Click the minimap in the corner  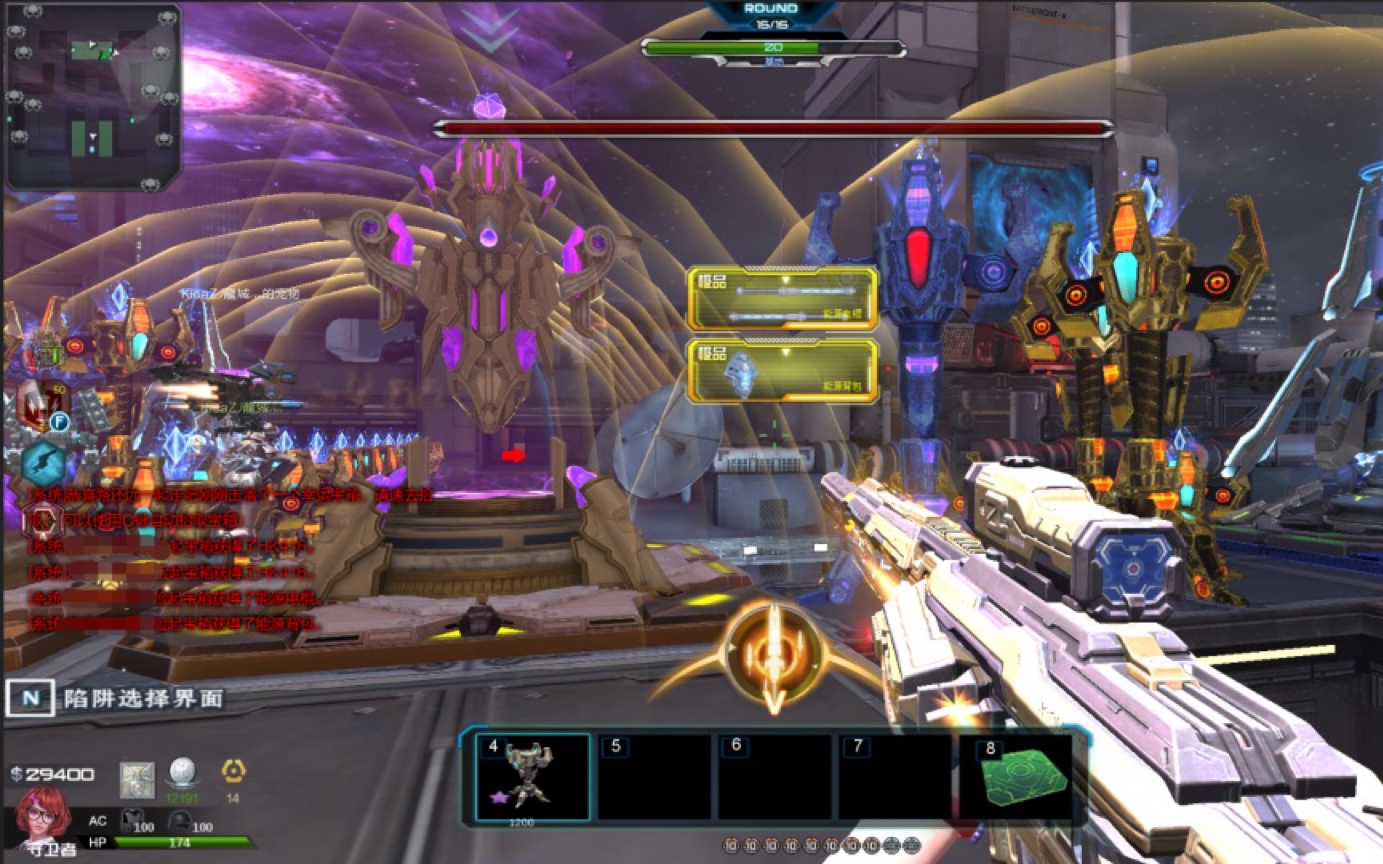pos(94,97)
